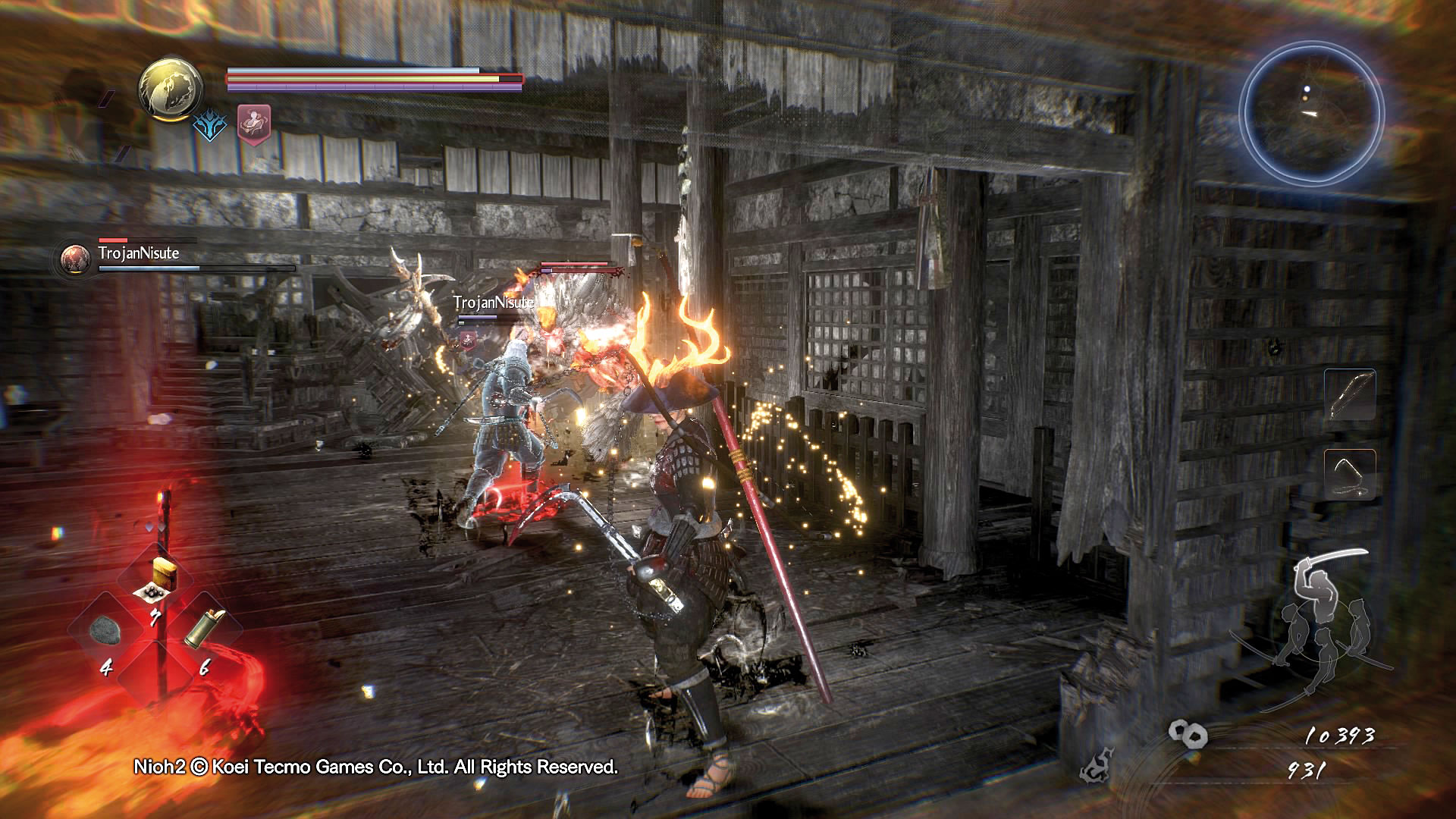Viewport: 1456px width, 819px height.
Task: Choose the bow ranged weapon slot
Action: [1350, 394]
